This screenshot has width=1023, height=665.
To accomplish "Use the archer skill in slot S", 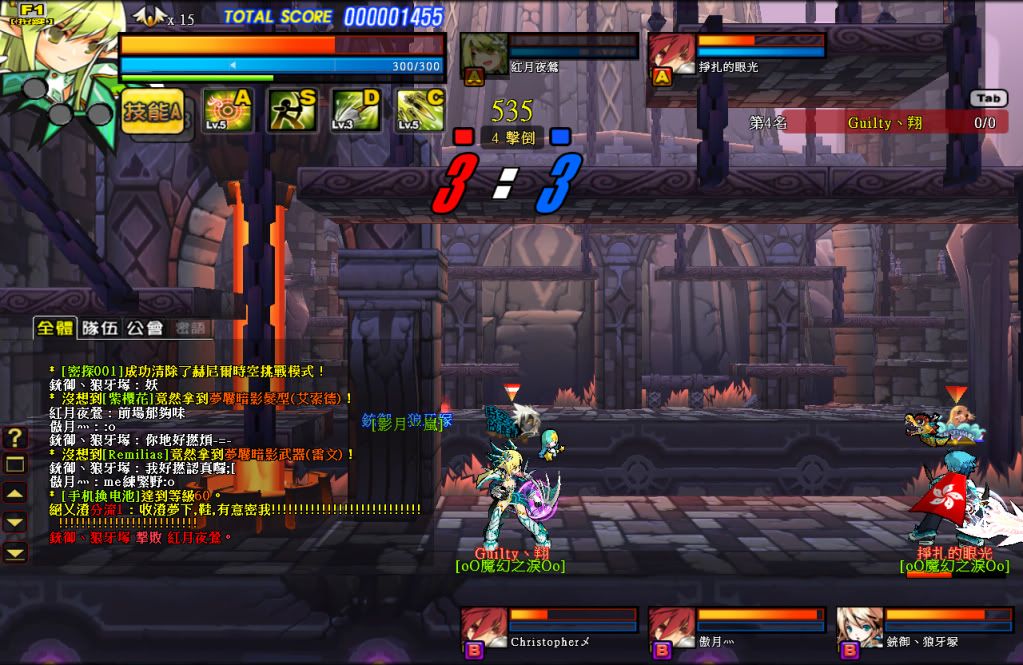I will coord(292,110).
